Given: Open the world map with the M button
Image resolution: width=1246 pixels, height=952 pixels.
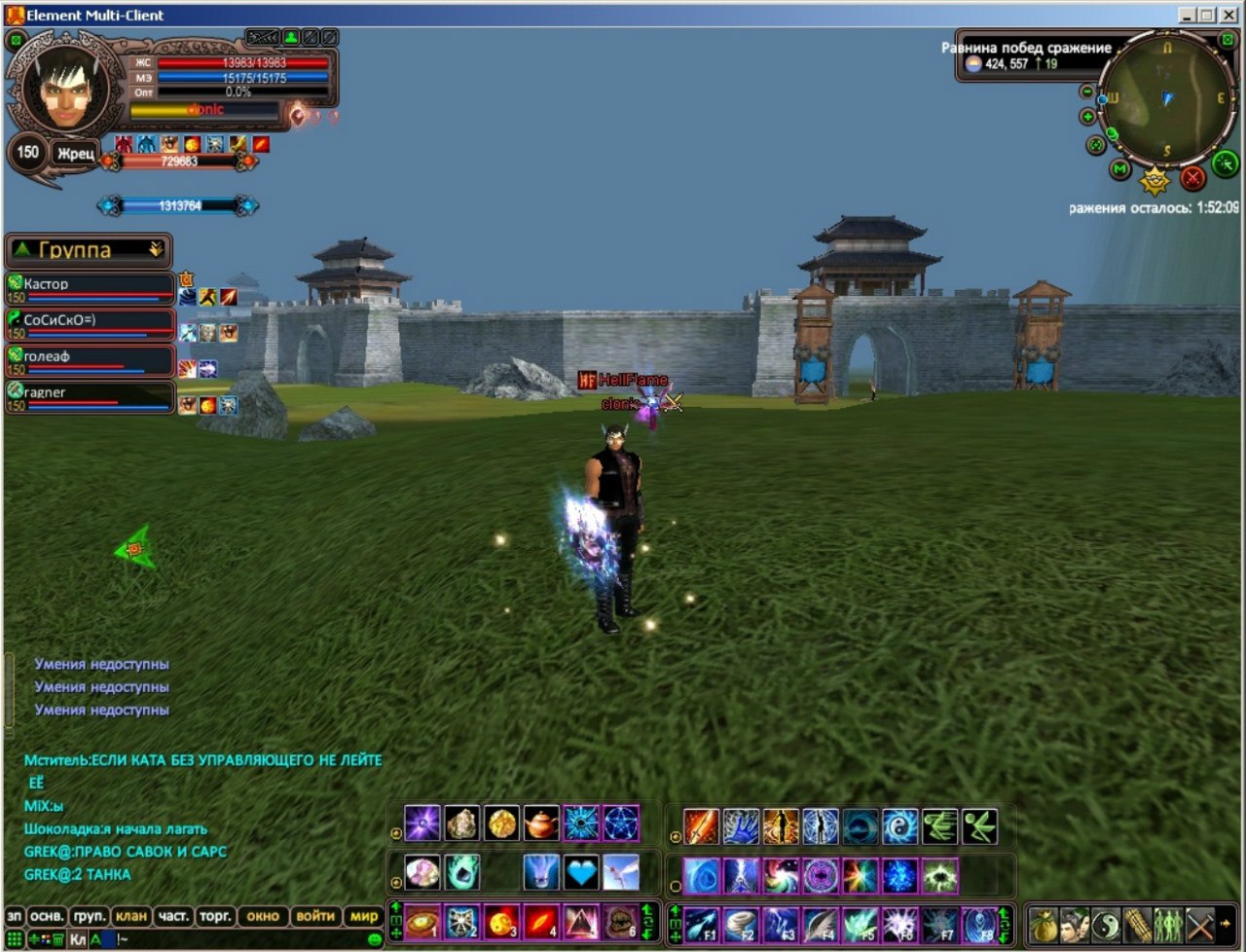Looking at the screenshot, I should click(x=1119, y=168).
